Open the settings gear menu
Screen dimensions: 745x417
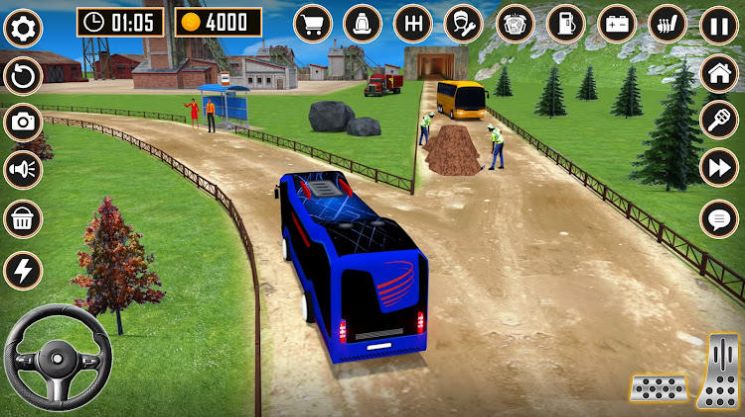tap(22, 27)
